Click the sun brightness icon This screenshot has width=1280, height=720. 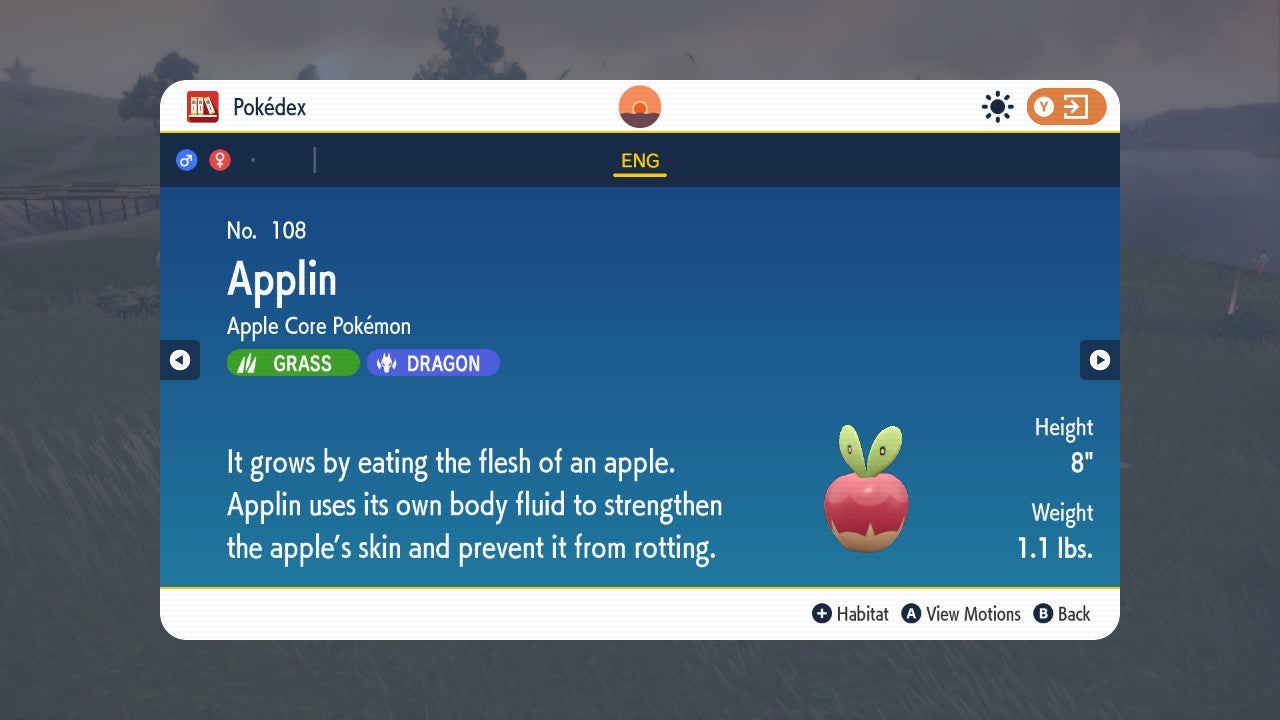click(997, 106)
